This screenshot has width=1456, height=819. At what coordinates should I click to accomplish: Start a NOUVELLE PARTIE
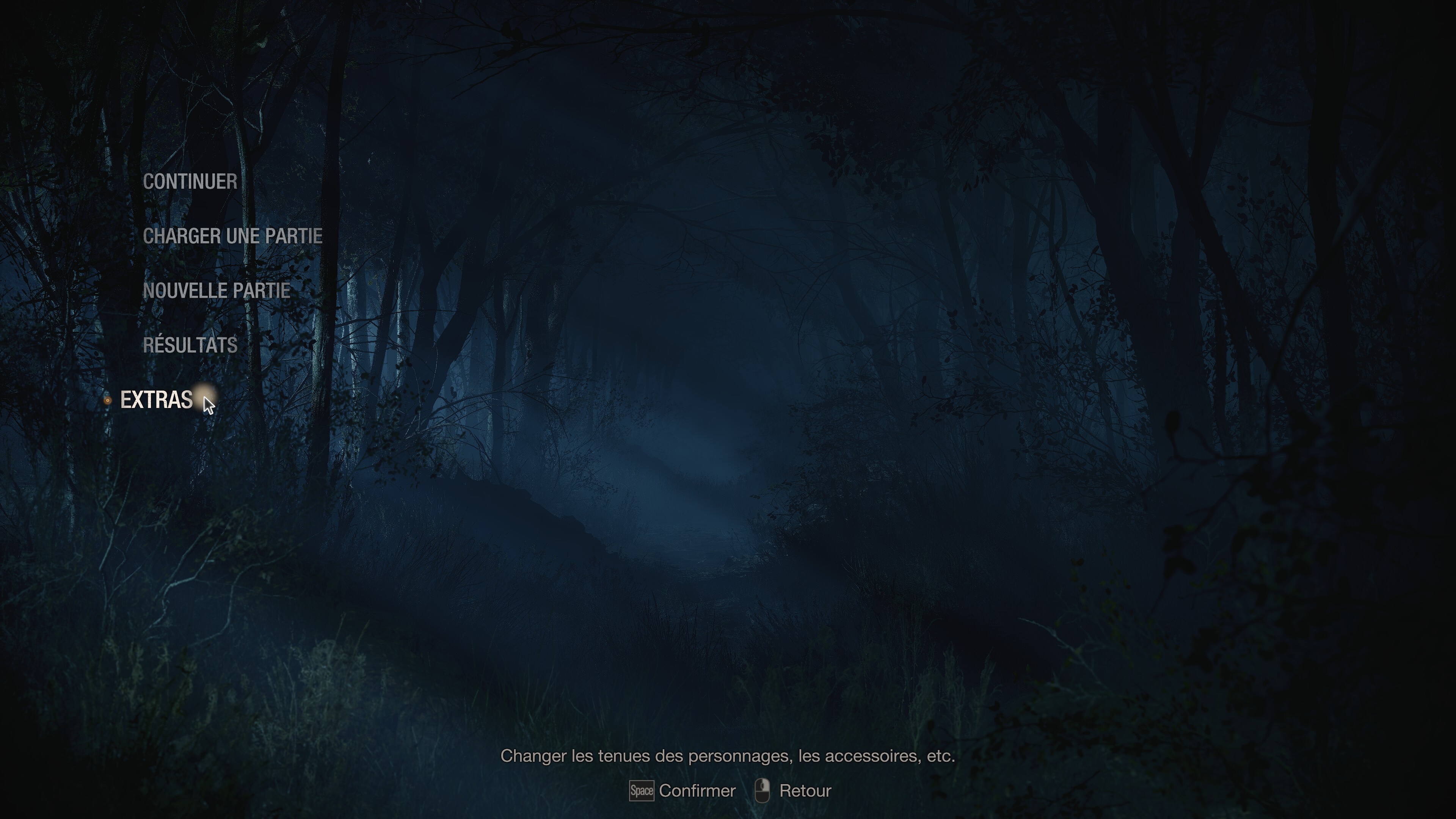pos(217,290)
